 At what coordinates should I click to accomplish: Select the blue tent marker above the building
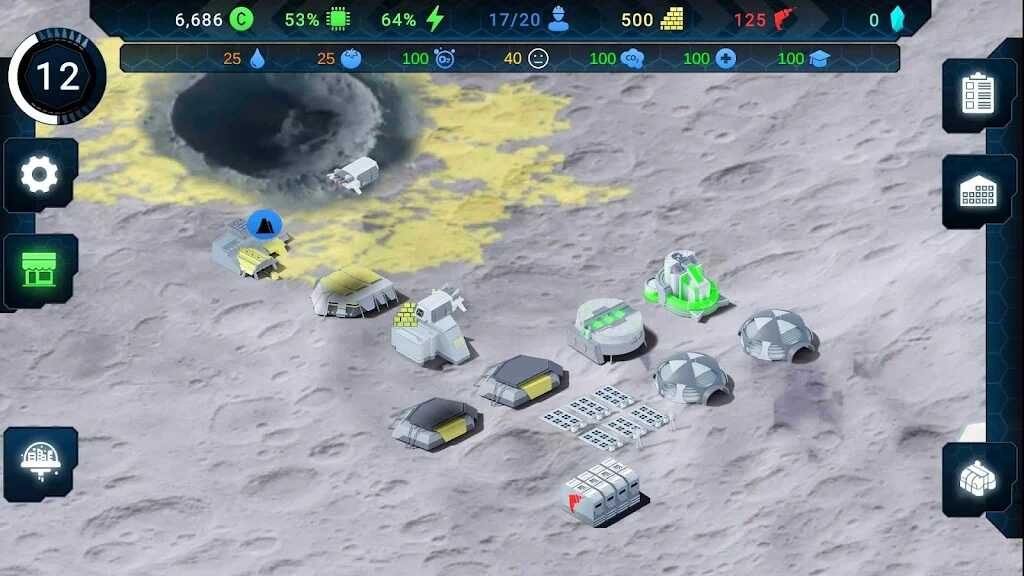[x=264, y=225]
